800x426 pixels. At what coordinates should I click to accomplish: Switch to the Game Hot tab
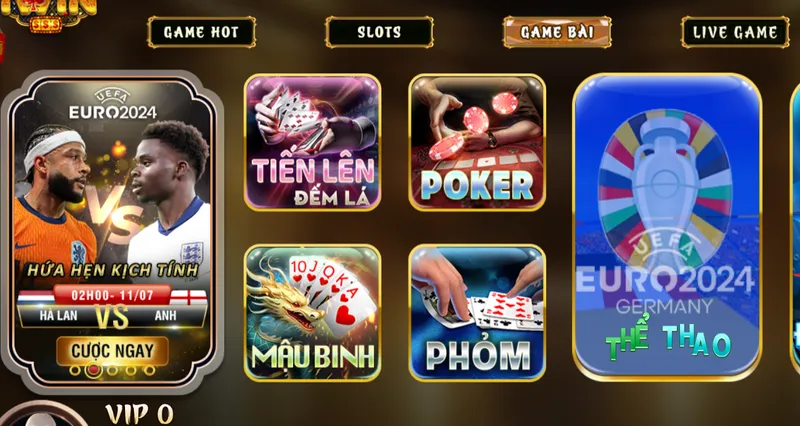pos(201,32)
